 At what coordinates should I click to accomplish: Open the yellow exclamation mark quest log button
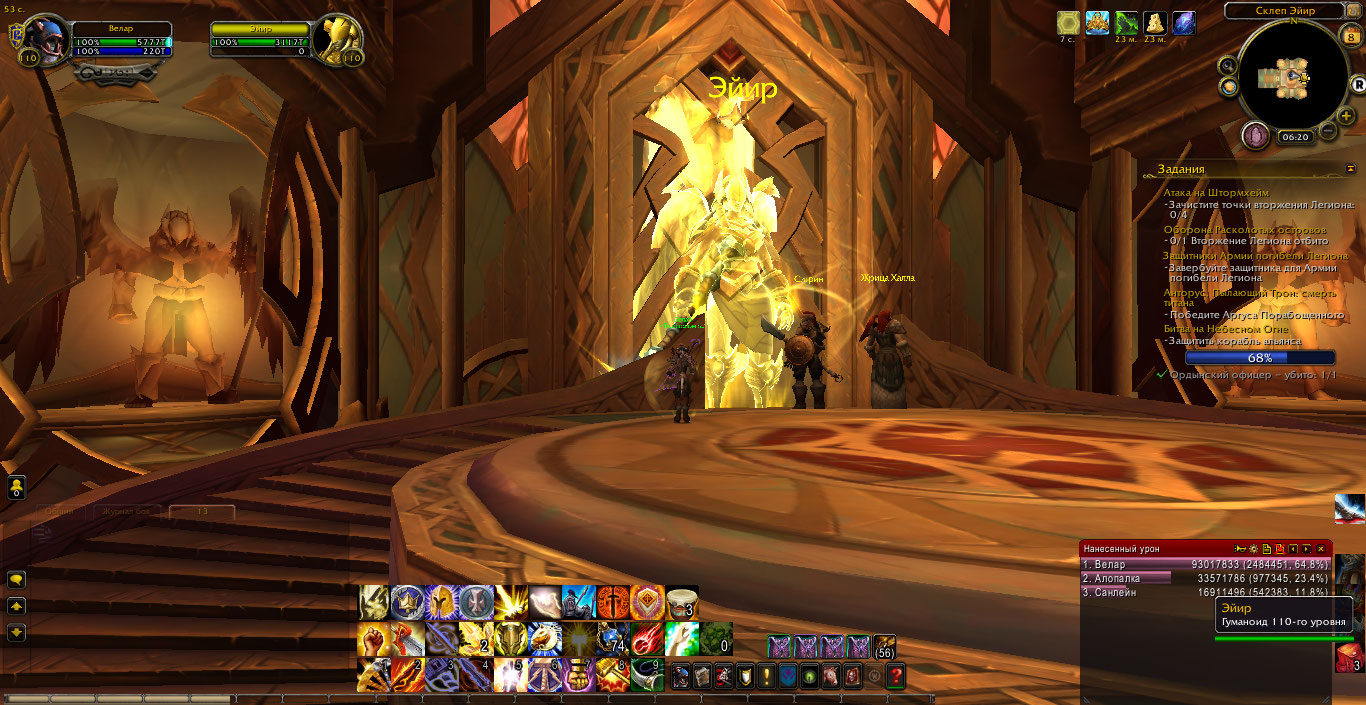click(x=767, y=676)
